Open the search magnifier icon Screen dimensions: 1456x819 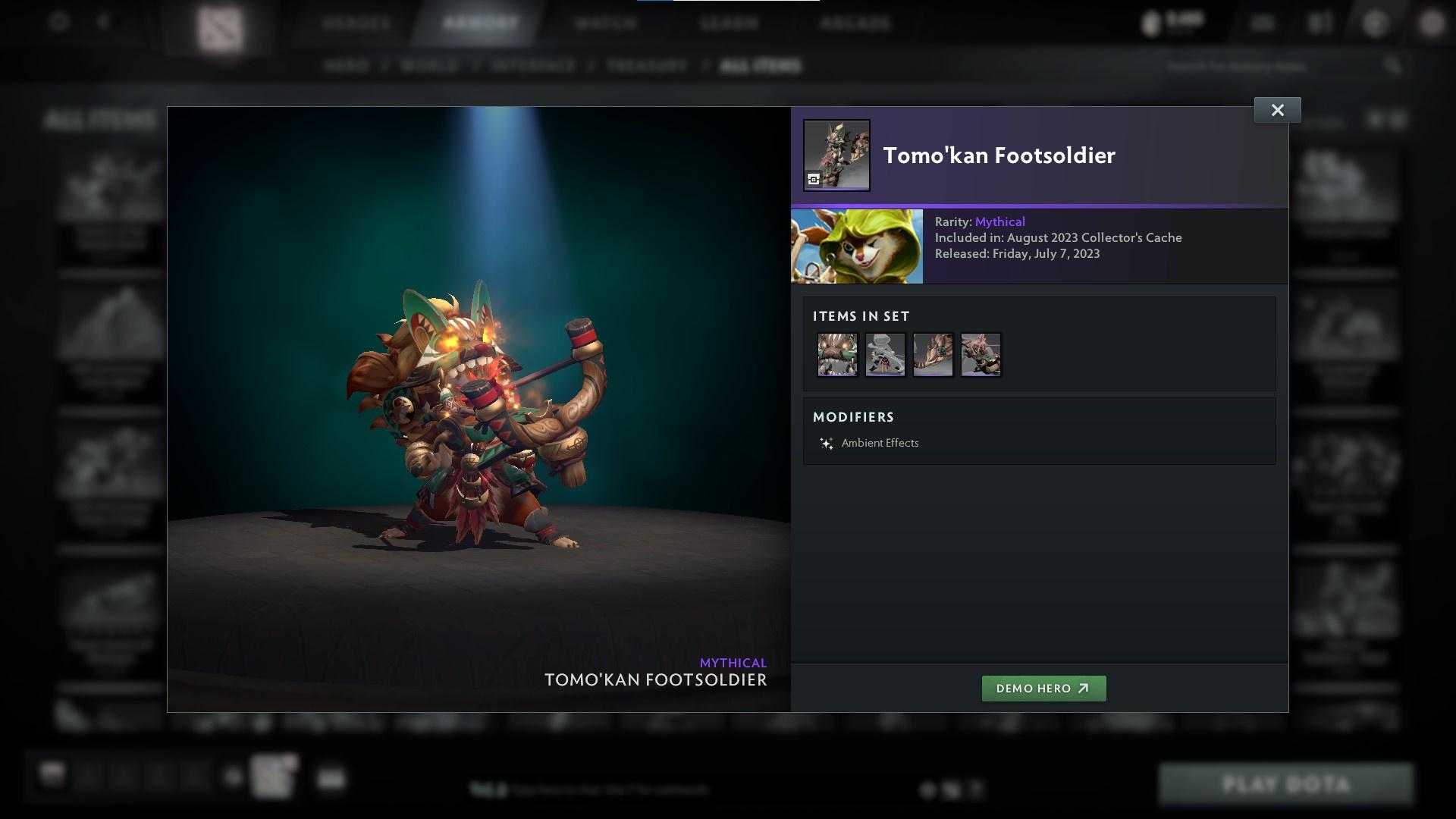tap(1394, 66)
